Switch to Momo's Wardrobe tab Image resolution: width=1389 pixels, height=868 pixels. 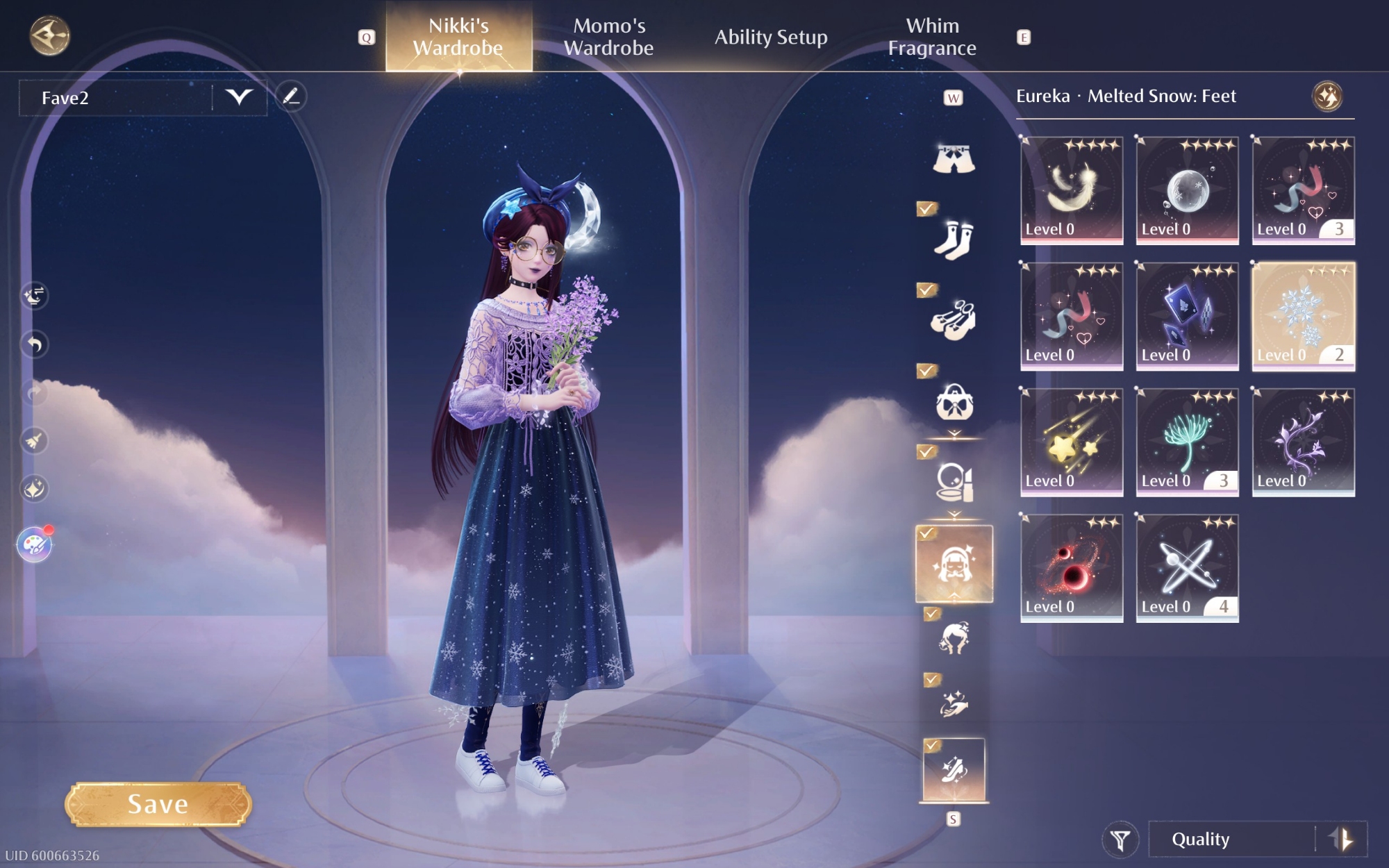click(608, 37)
